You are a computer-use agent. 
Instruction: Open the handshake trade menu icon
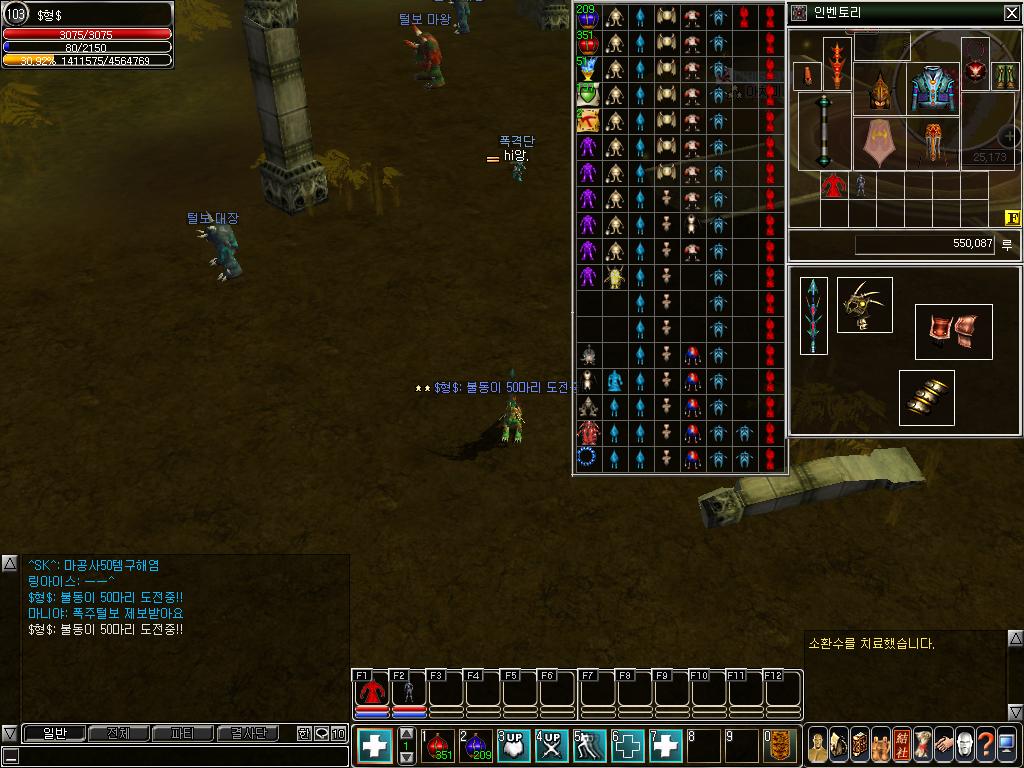pyautogui.click(x=943, y=745)
